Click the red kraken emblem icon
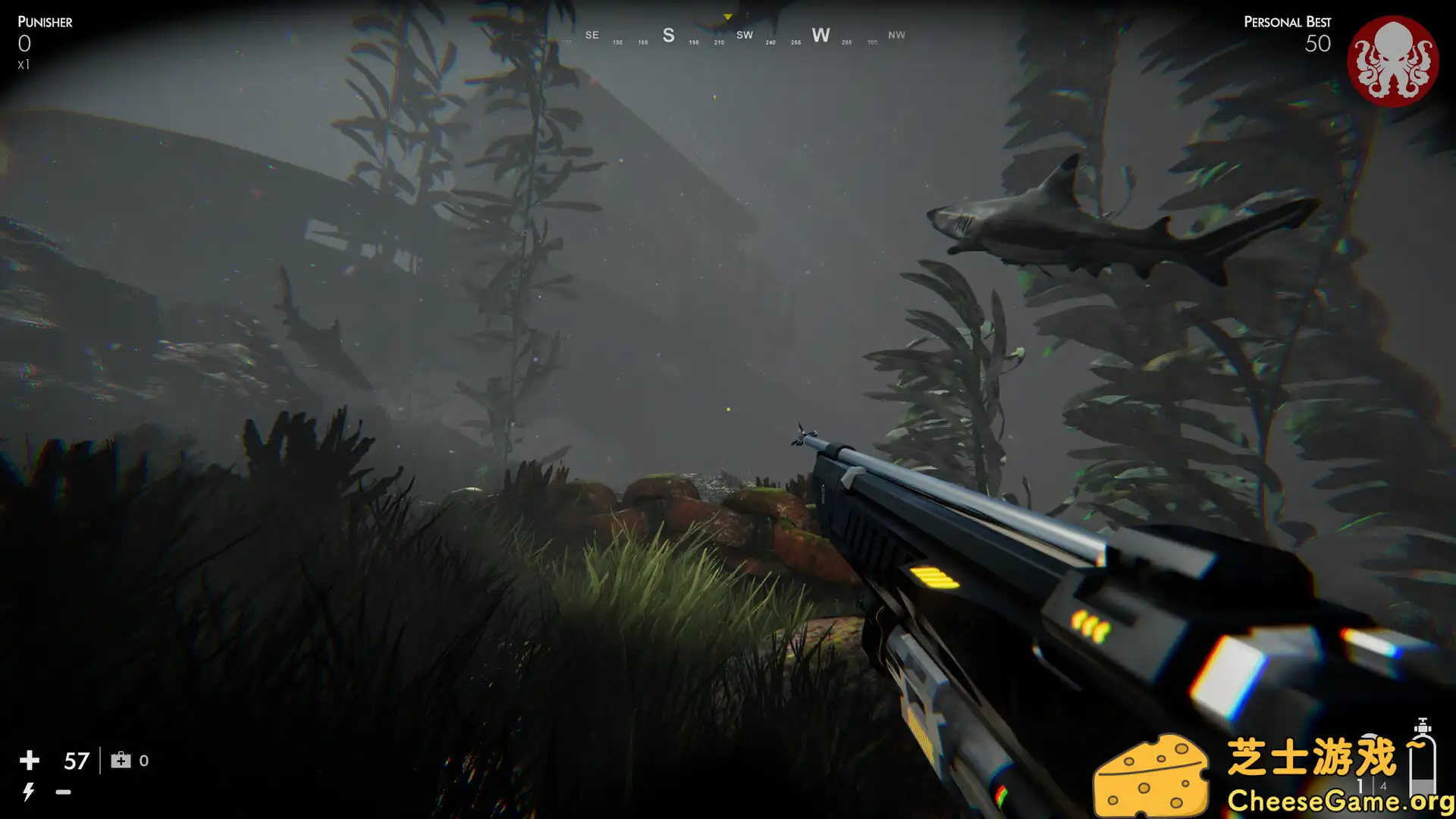This screenshot has height=819, width=1456. click(1394, 56)
